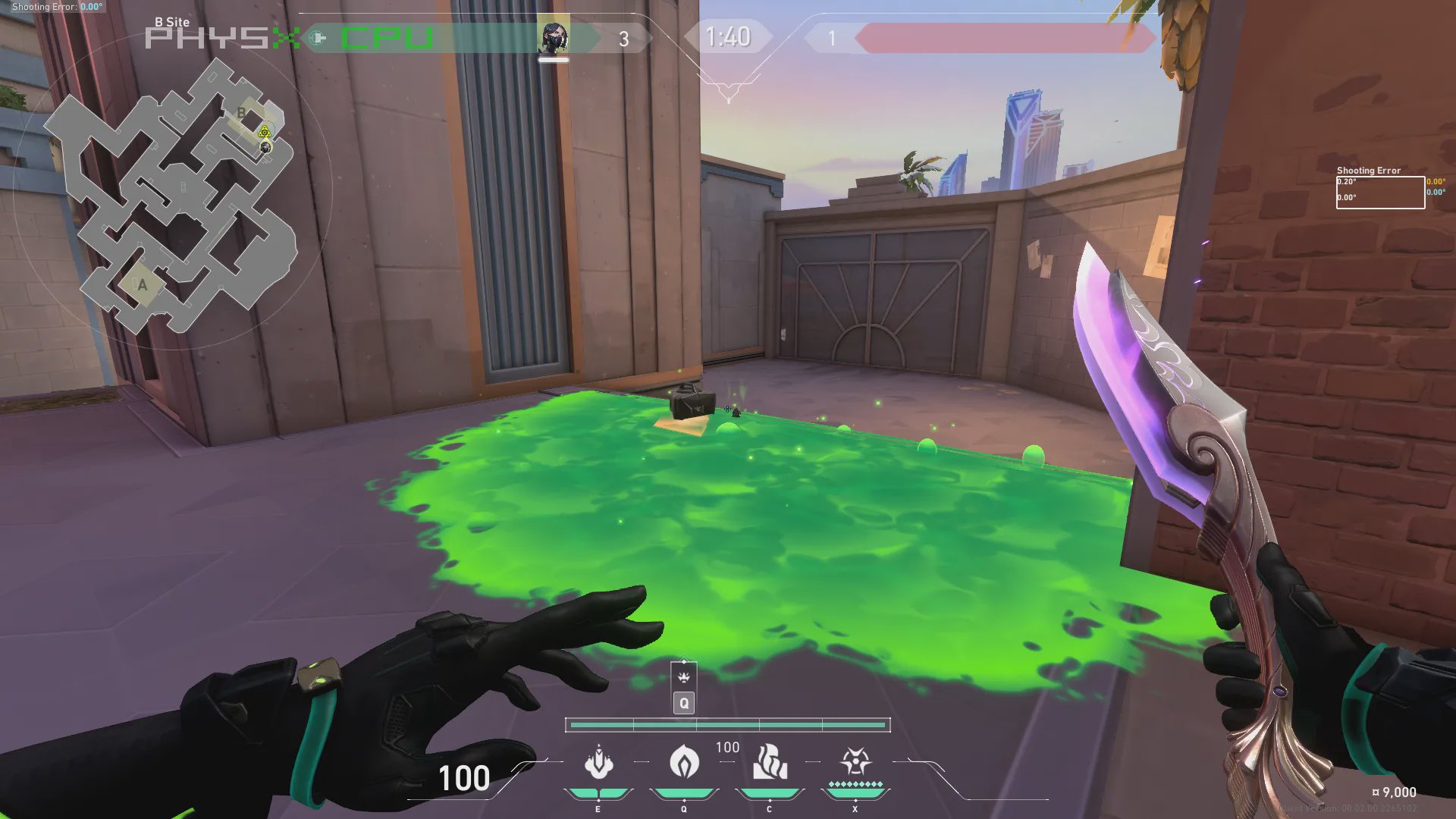Select the Toxic Screen ability icon
This screenshot has width=1456, height=819.
click(598, 763)
